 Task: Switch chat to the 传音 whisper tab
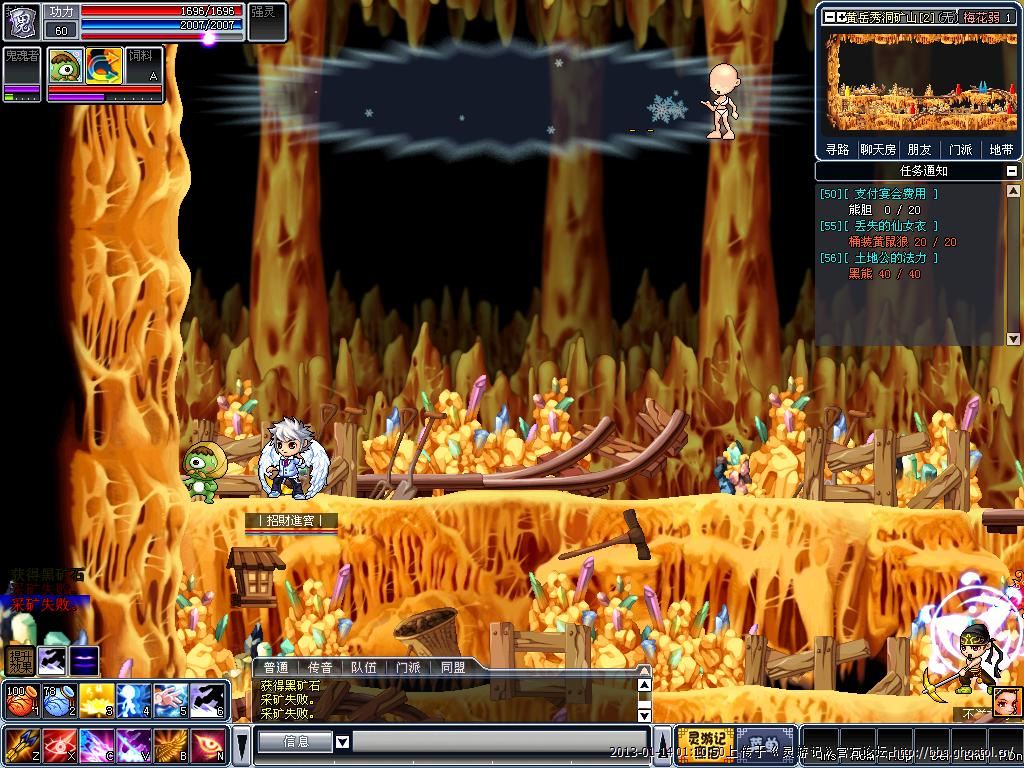click(x=319, y=667)
